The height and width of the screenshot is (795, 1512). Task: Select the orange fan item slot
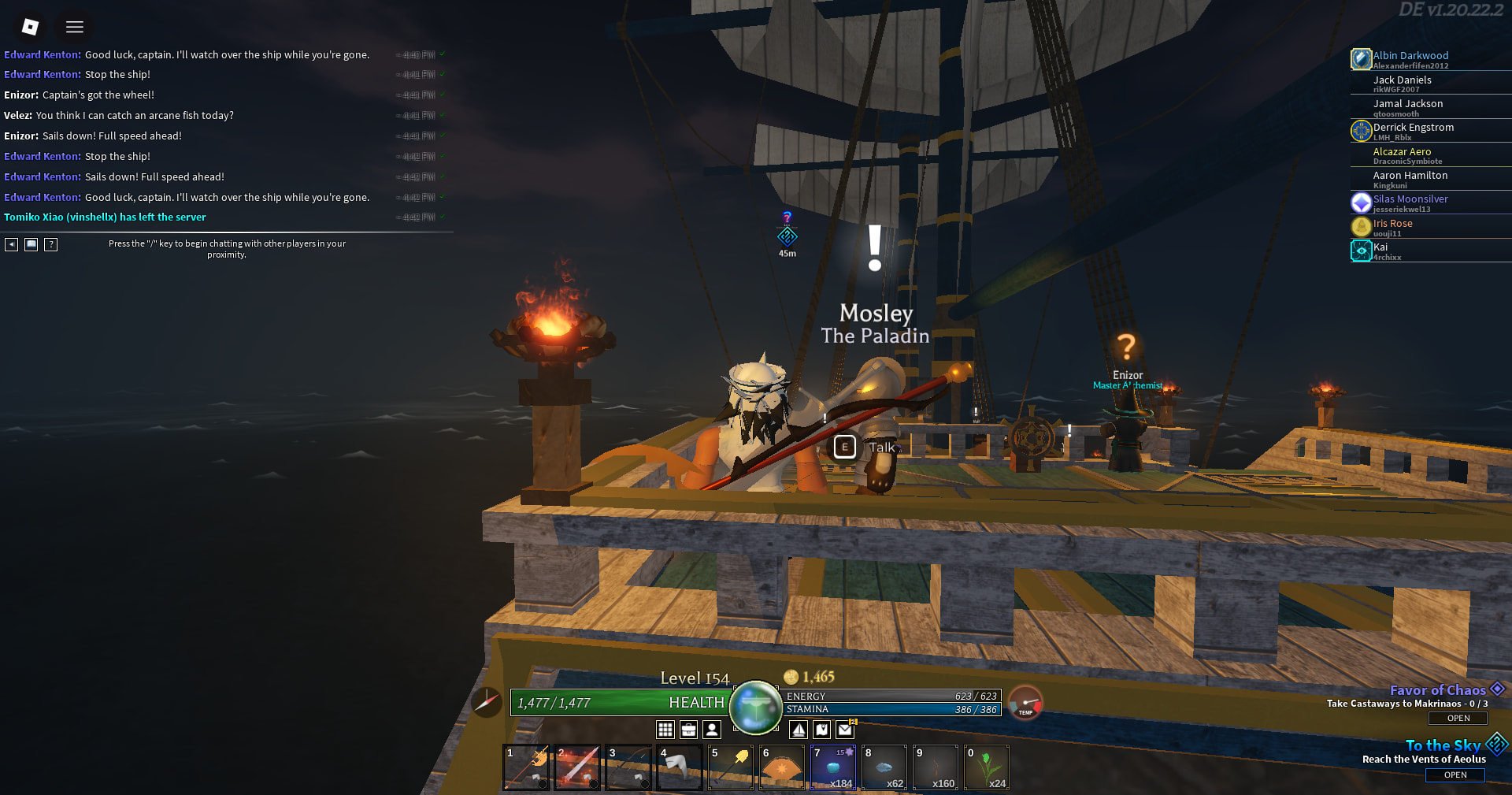pyautogui.click(x=782, y=767)
